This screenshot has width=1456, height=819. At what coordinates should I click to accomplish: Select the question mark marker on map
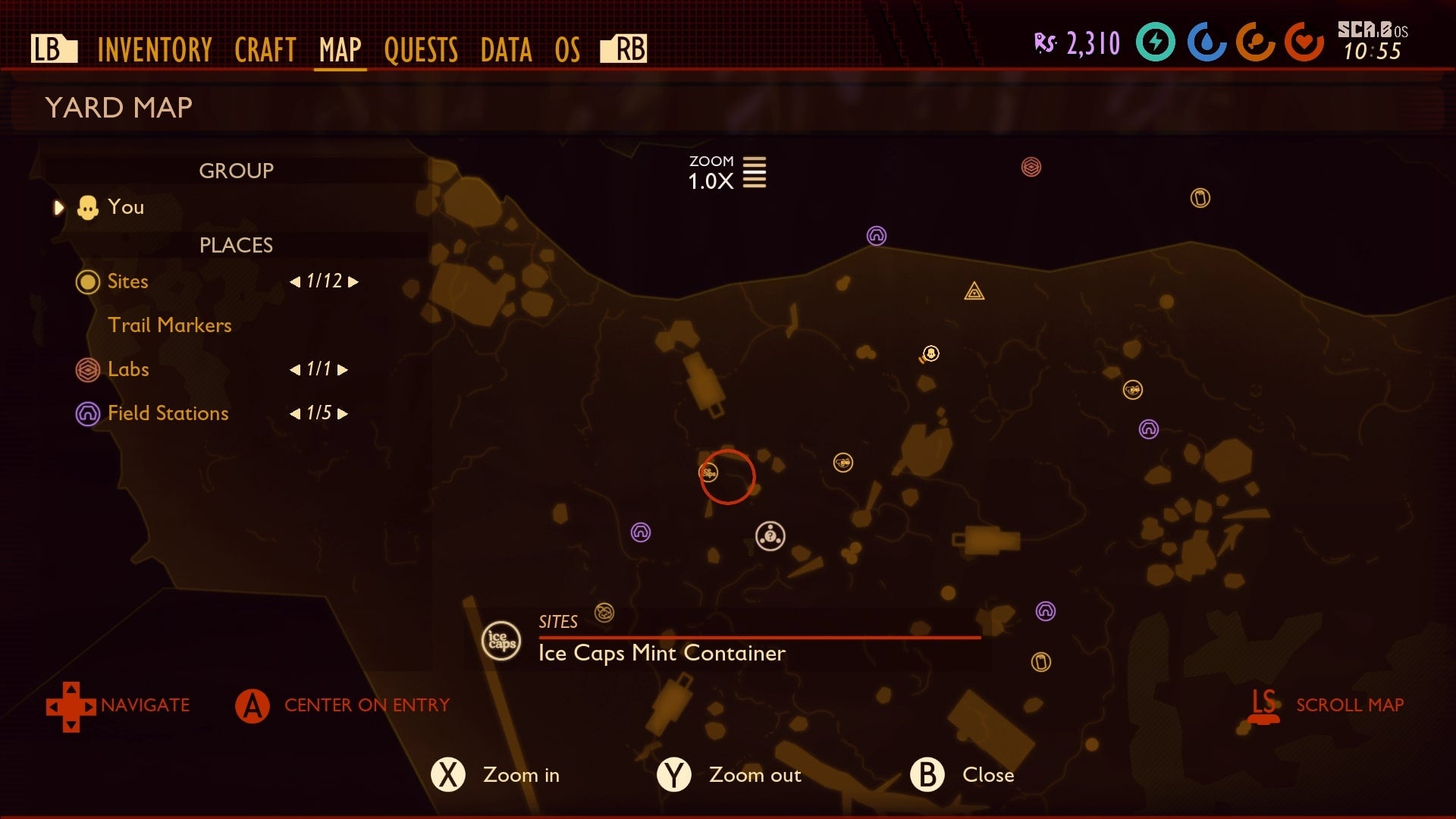[x=770, y=536]
